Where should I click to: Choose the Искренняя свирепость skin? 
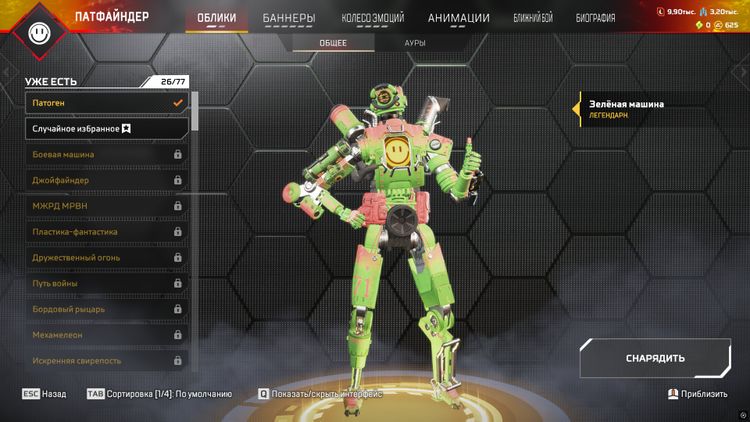(107, 360)
